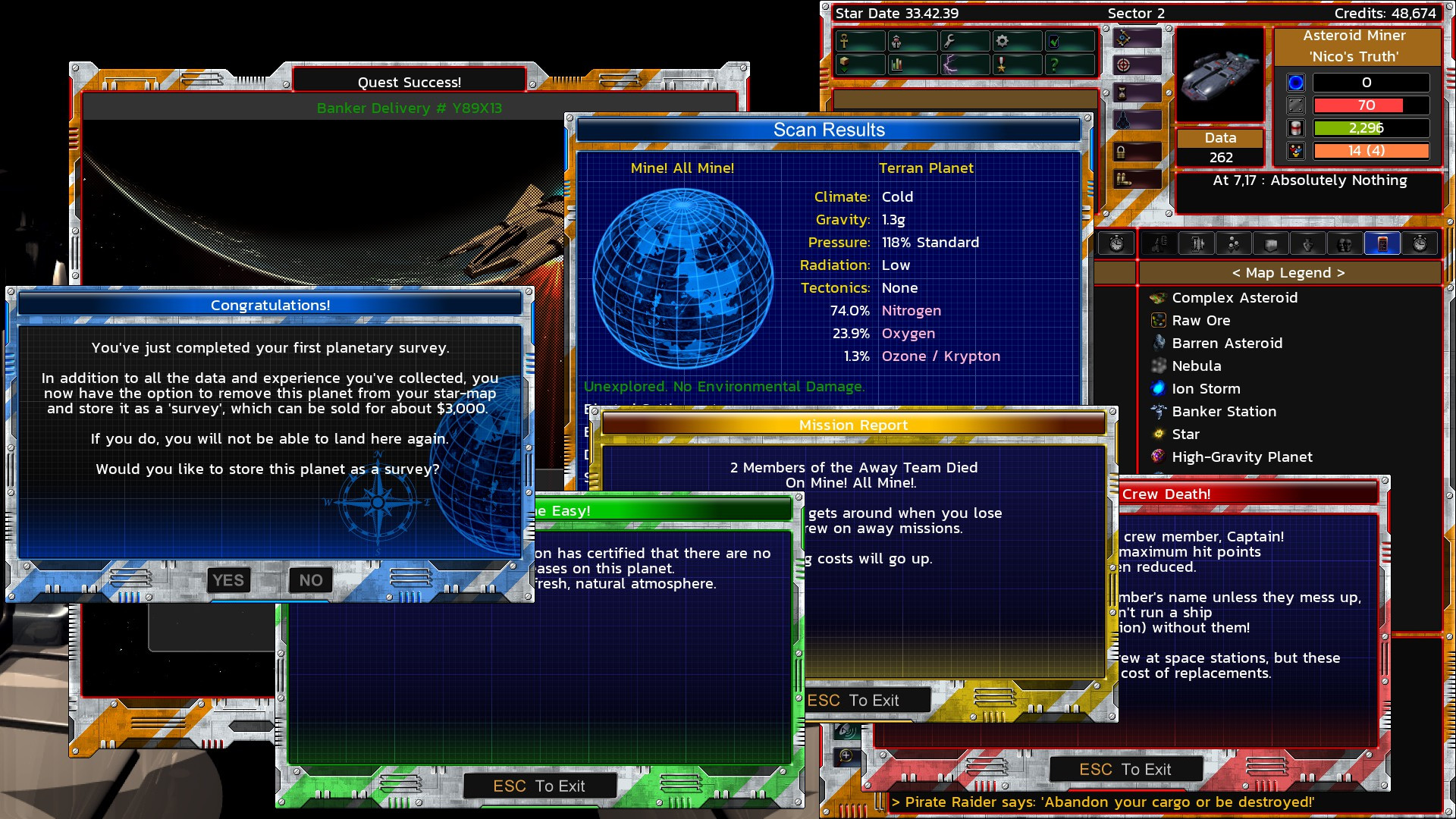Viewport: 1456px width, 819px height.
Task: Click the ankh icon in the toolbar
Action: click(844, 42)
